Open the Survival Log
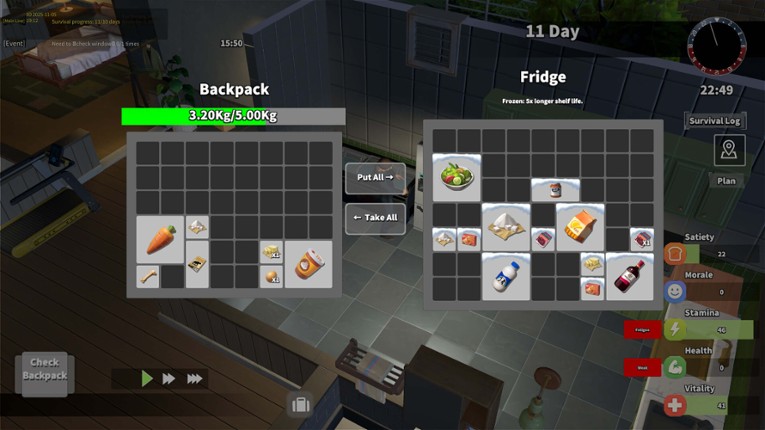Image resolution: width=765 pixels, height=430 pixels. 715,121
